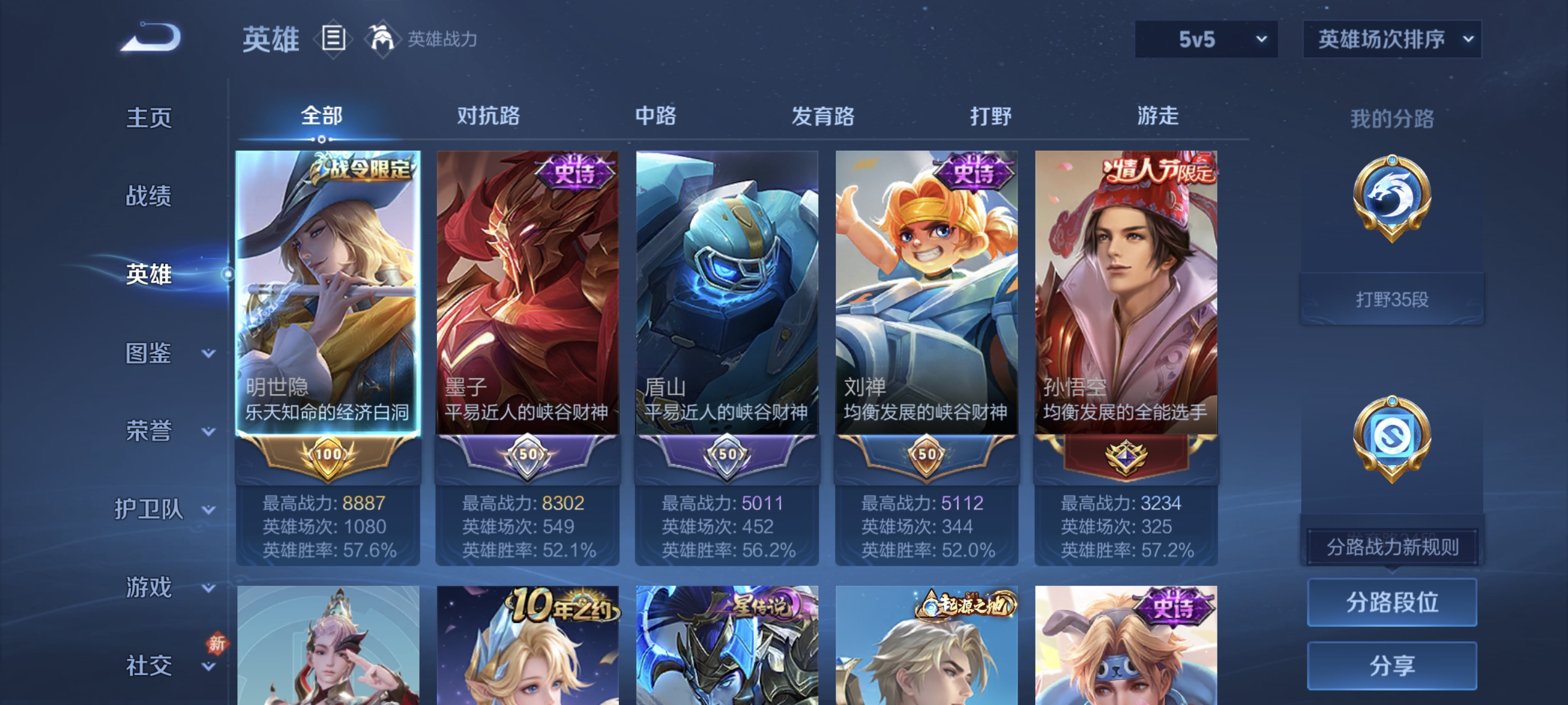This screenshot has height=705, width=1568.
Task: Click the 分路段位 button
Action: click(x=1392, y=603)
